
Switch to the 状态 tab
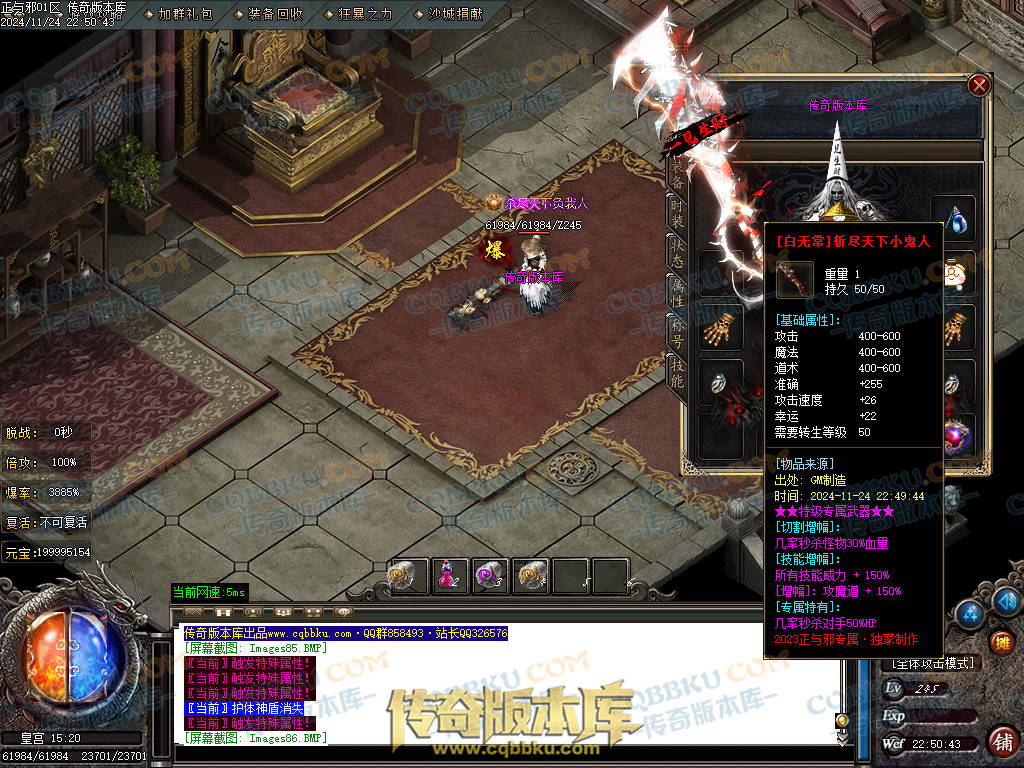point(676,254)
